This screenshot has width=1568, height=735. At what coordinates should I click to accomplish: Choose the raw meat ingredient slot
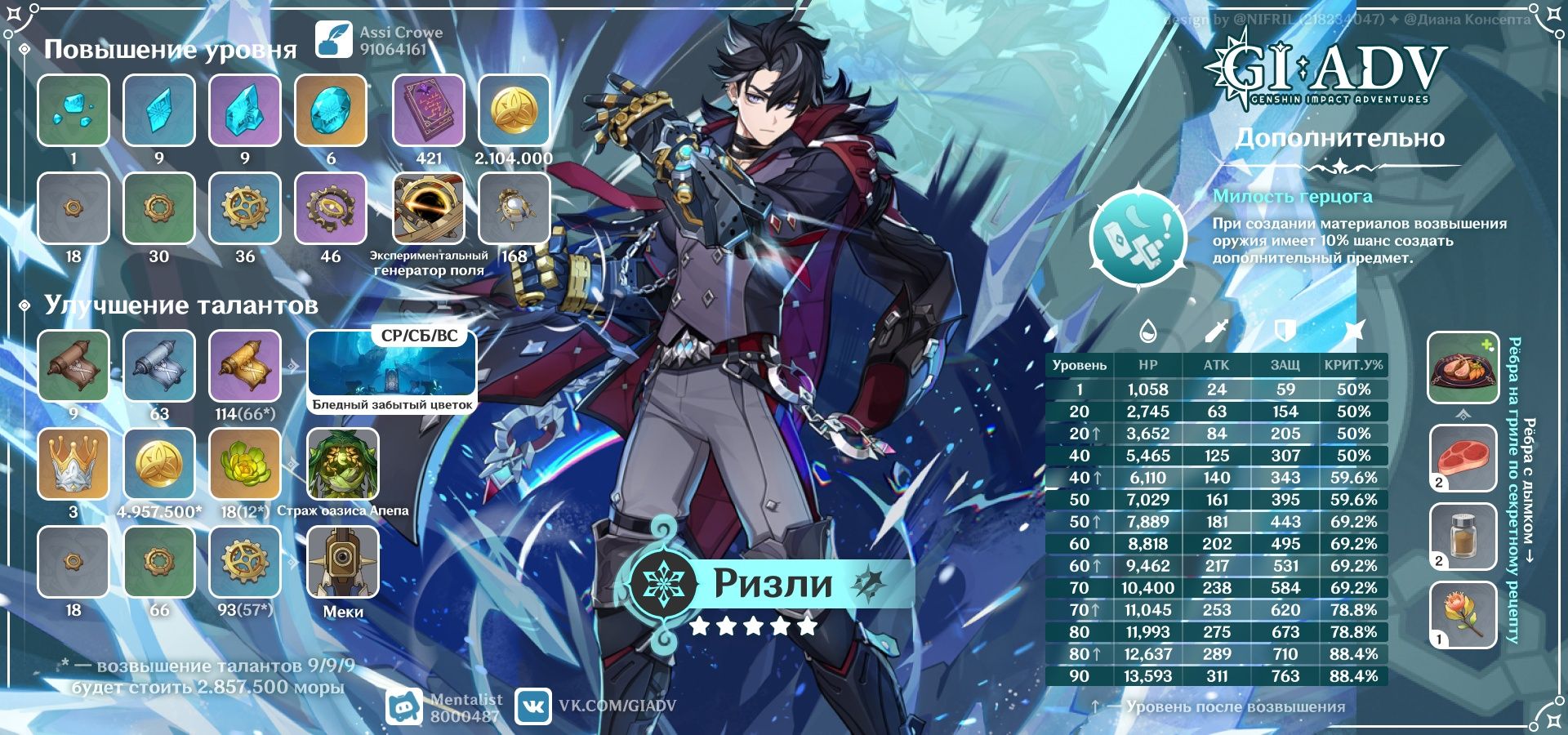1463,458
